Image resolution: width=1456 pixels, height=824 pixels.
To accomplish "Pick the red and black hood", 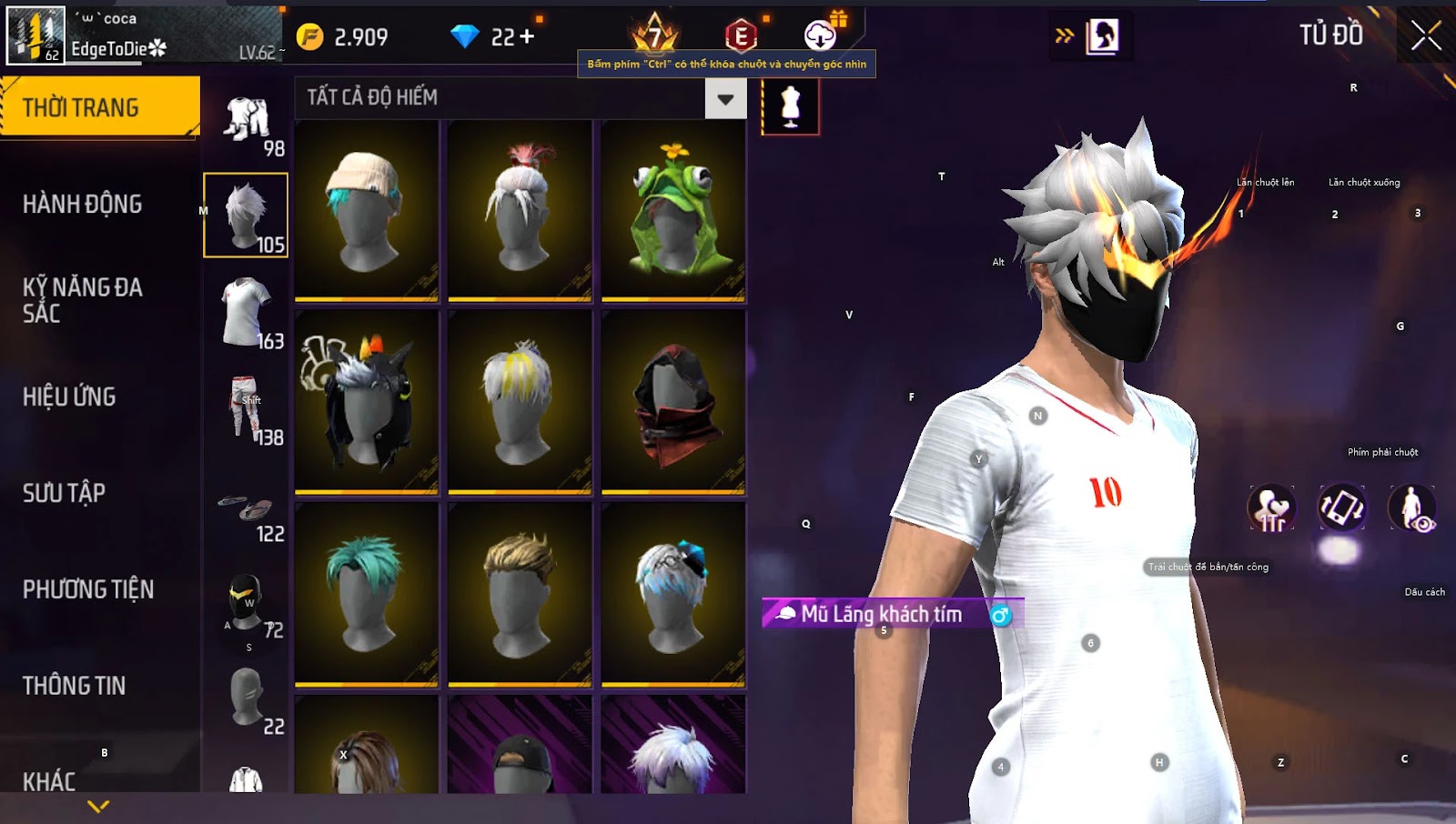I will tap(673, 403).
